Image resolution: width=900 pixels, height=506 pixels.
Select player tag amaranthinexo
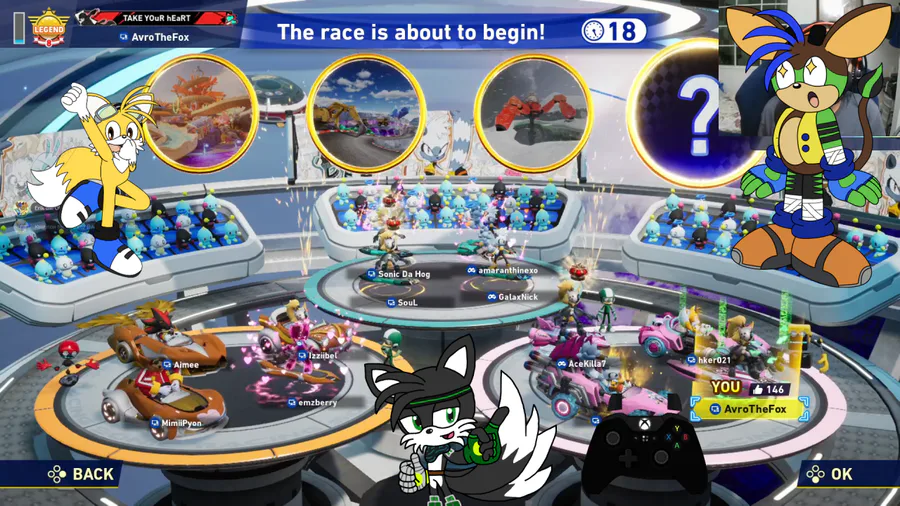click(x=502, y=270)
